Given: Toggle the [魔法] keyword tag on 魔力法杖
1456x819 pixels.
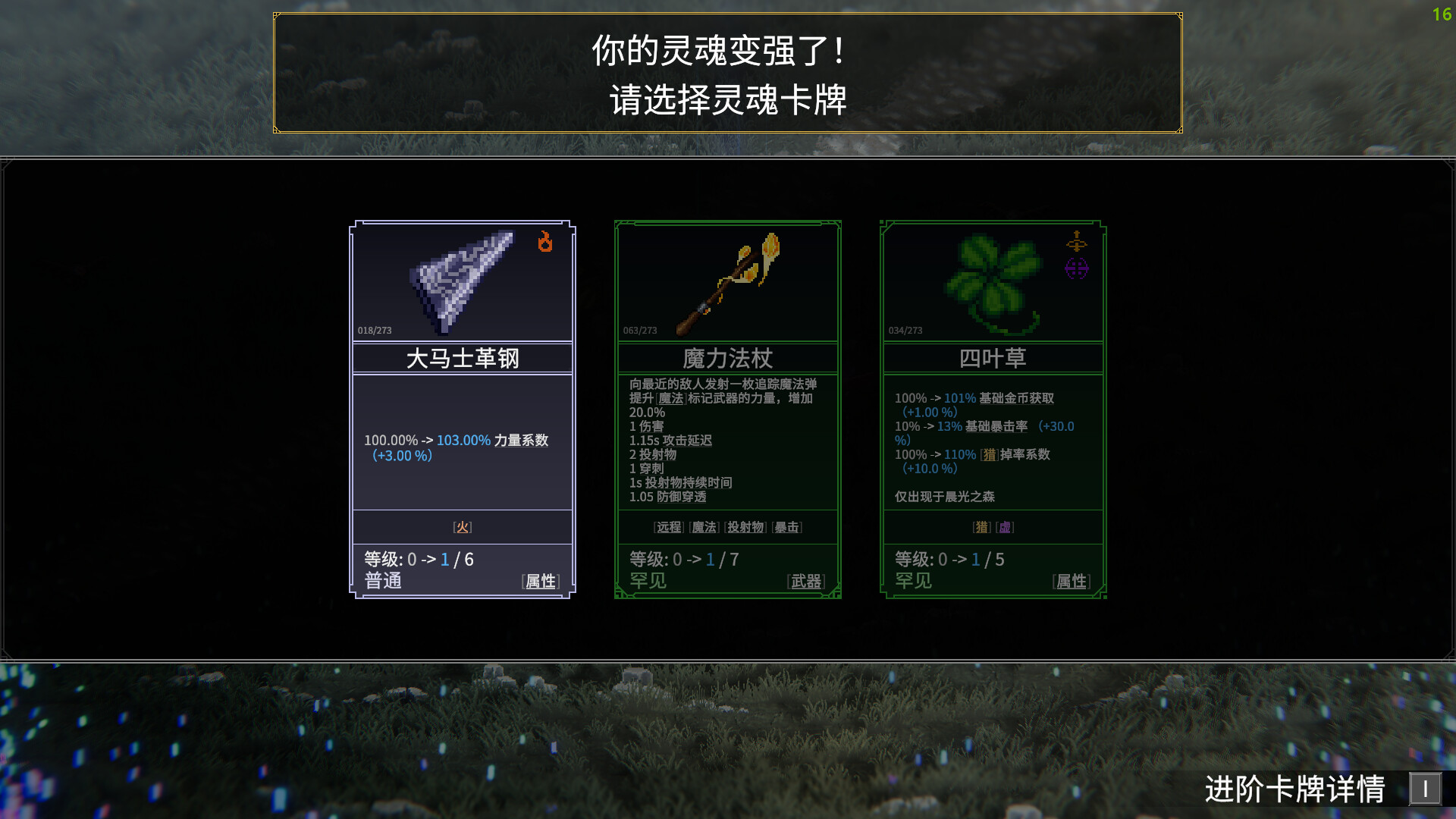Looking at the screenshot, I should point(704,527).
